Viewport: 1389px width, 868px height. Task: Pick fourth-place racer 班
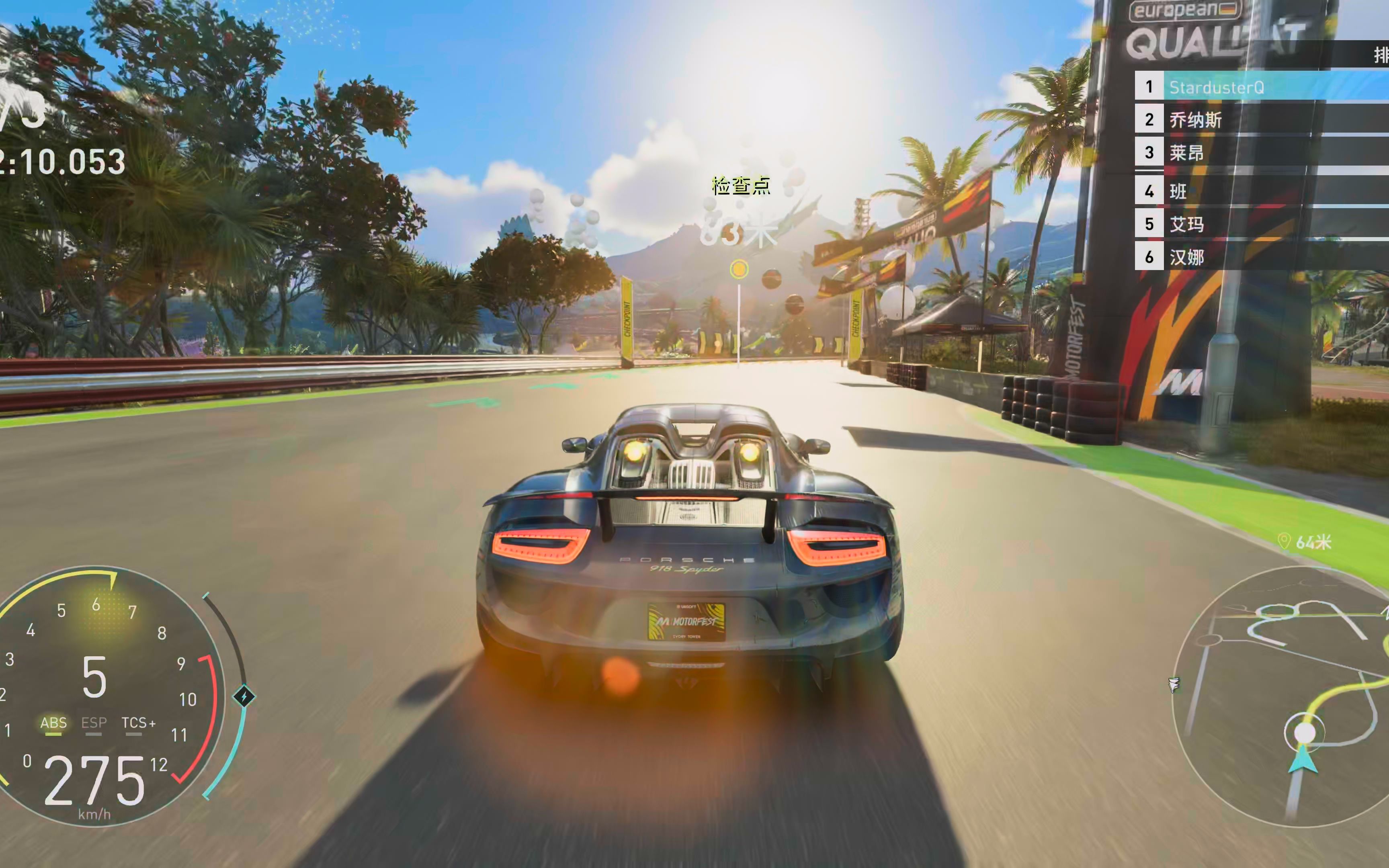coord(1178,191)
